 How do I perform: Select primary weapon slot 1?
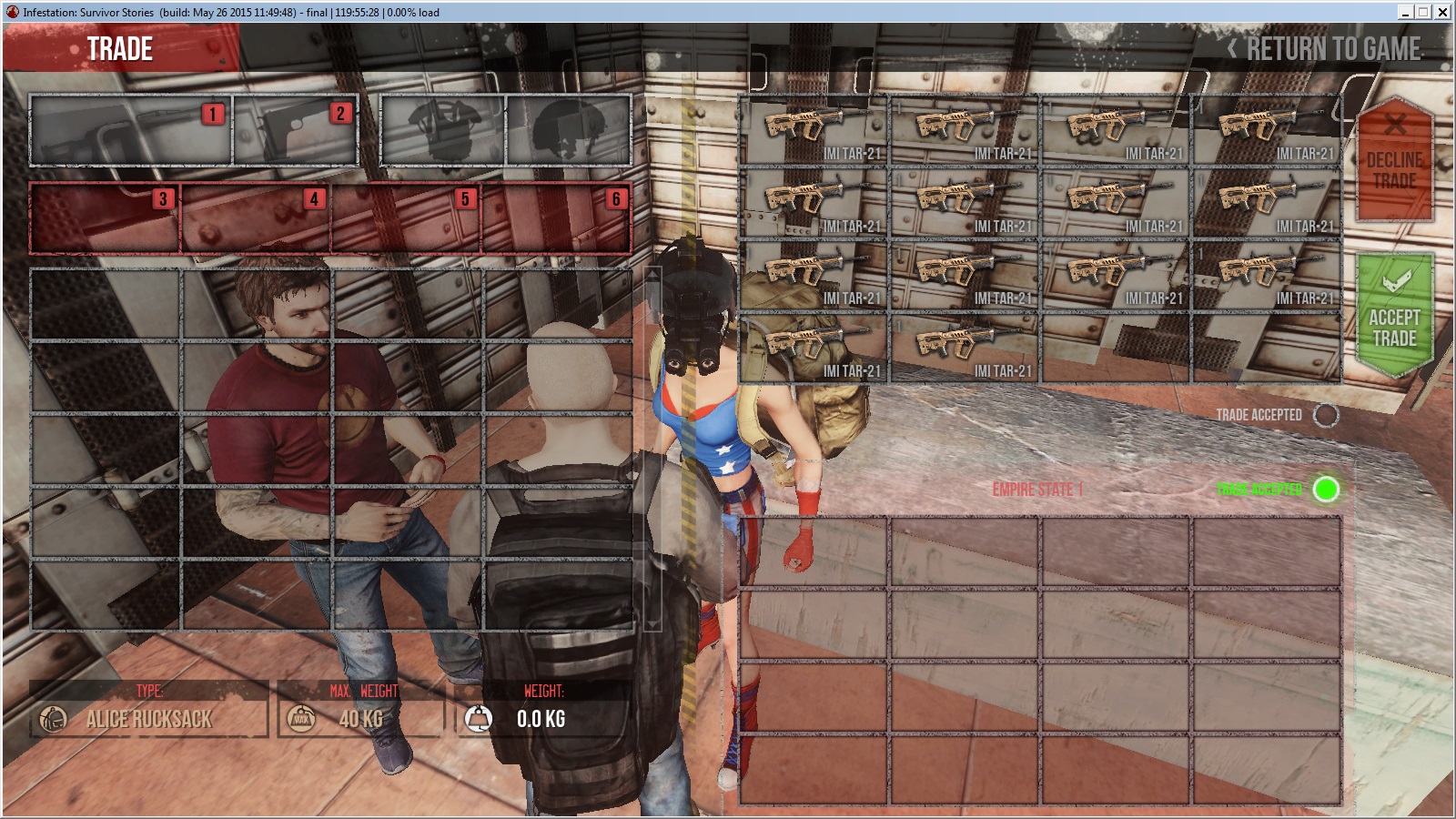click(131, 130)
